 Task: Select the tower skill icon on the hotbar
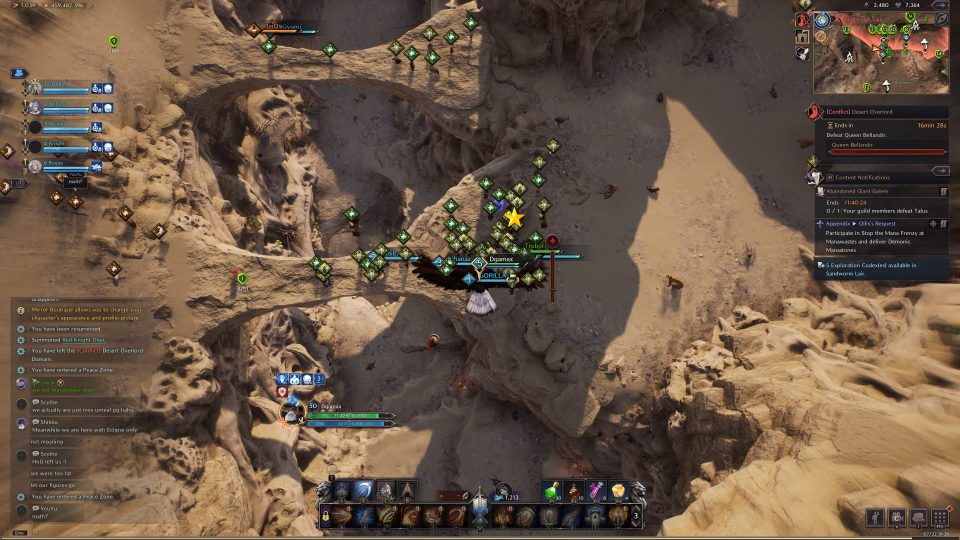point(593,516)
